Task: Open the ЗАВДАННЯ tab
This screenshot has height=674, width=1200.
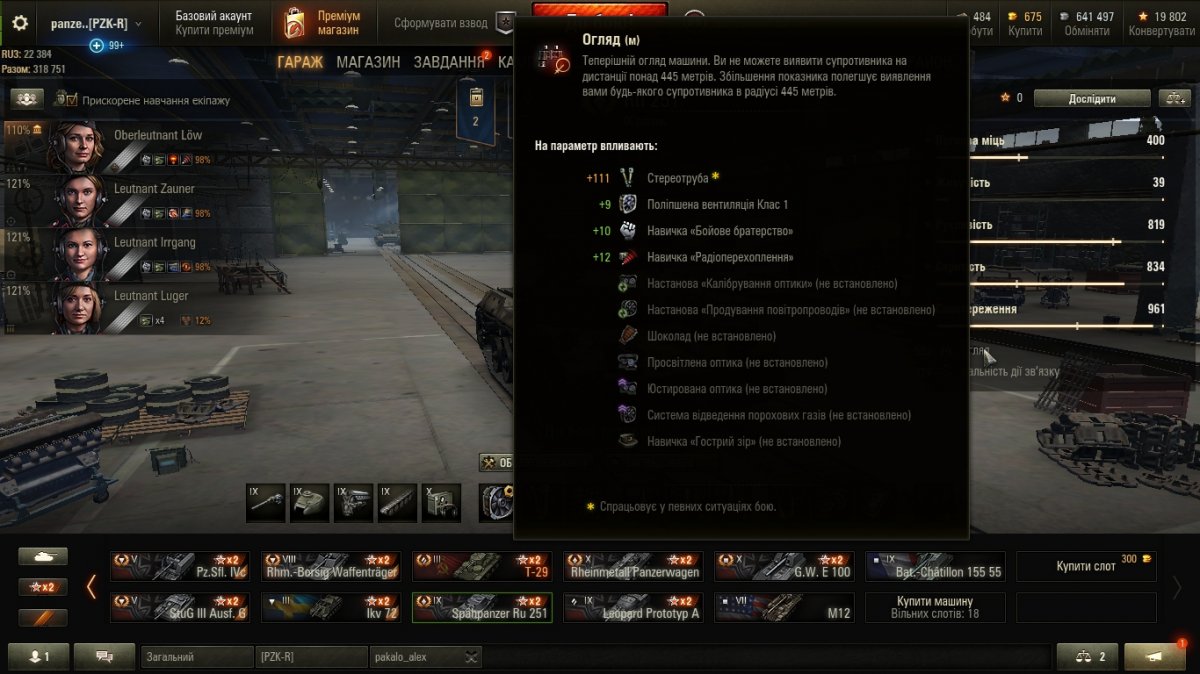Action: coord(449,62)
